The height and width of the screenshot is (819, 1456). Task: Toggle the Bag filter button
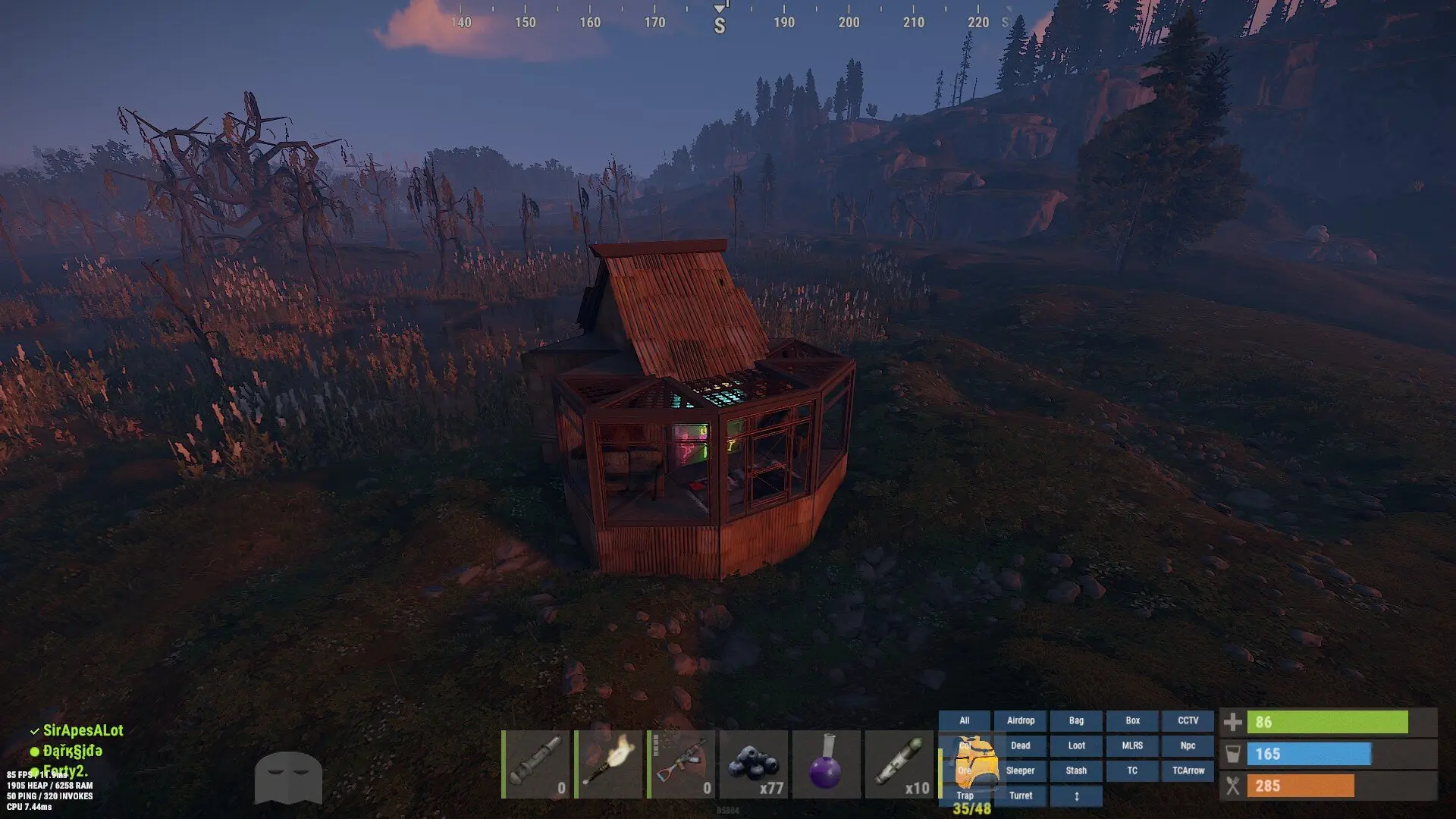pos(1076,720)
